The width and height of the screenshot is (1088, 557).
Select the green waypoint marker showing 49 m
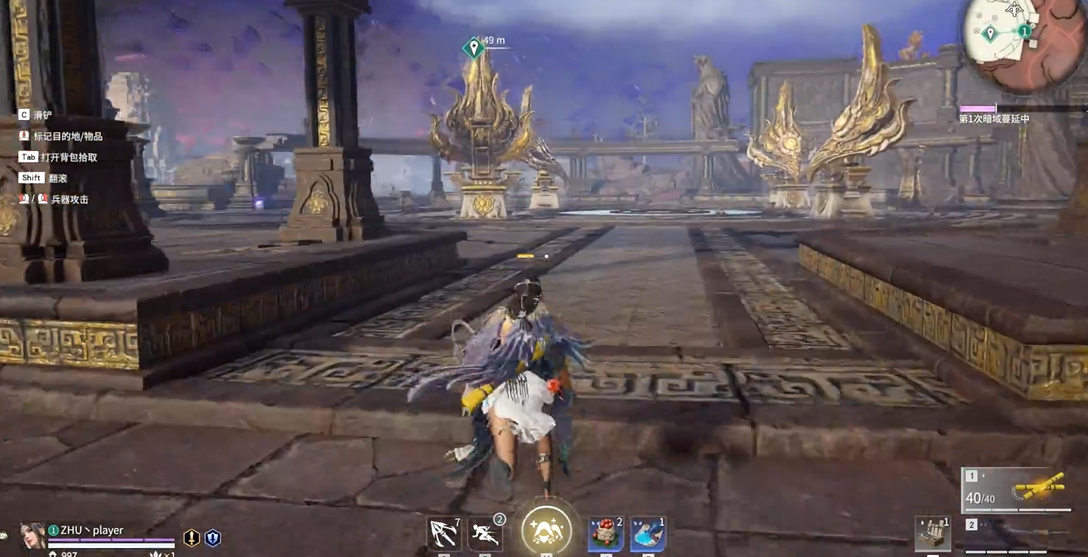(x=474, y=47)
